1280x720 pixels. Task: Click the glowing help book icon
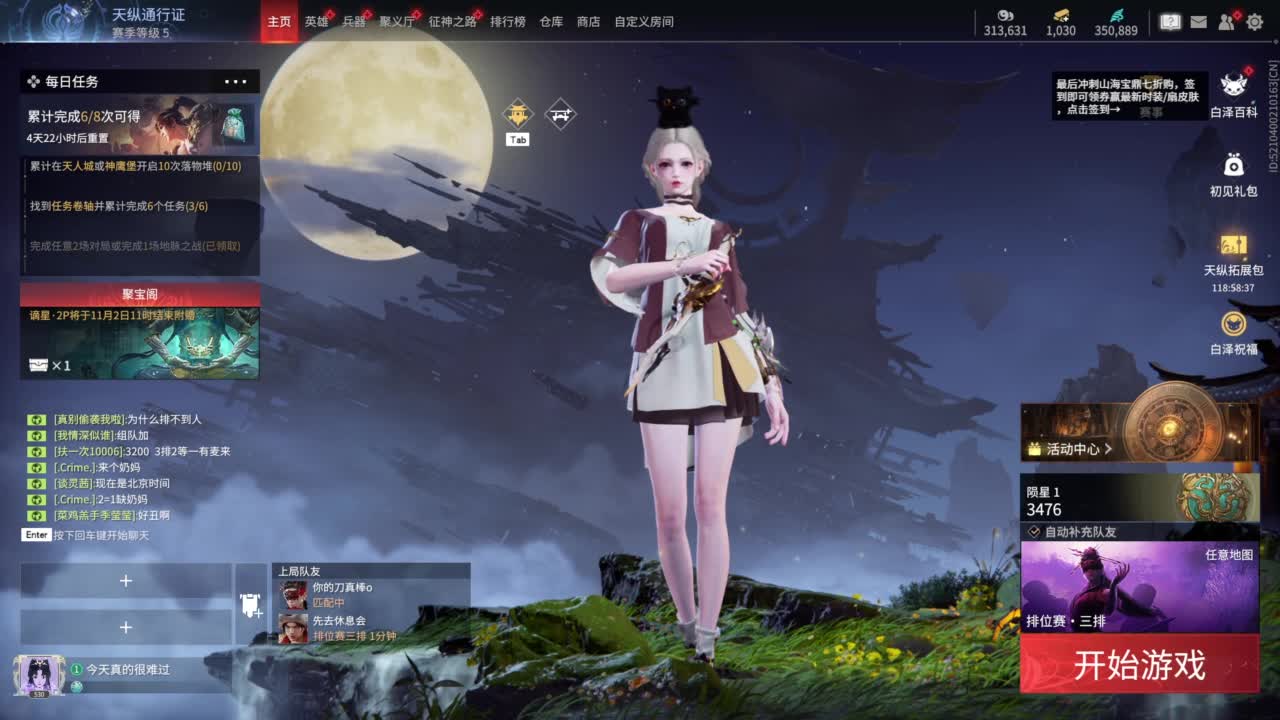pos(1170,21)
